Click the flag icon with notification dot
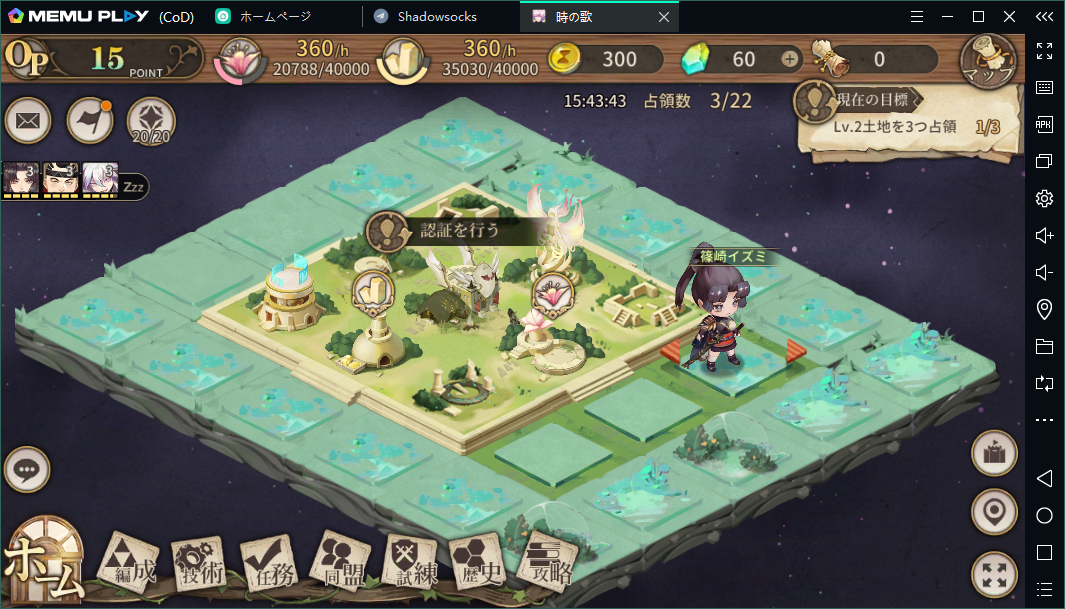The width and height of the screenshot is (1065, 609). tap(89, 122)
